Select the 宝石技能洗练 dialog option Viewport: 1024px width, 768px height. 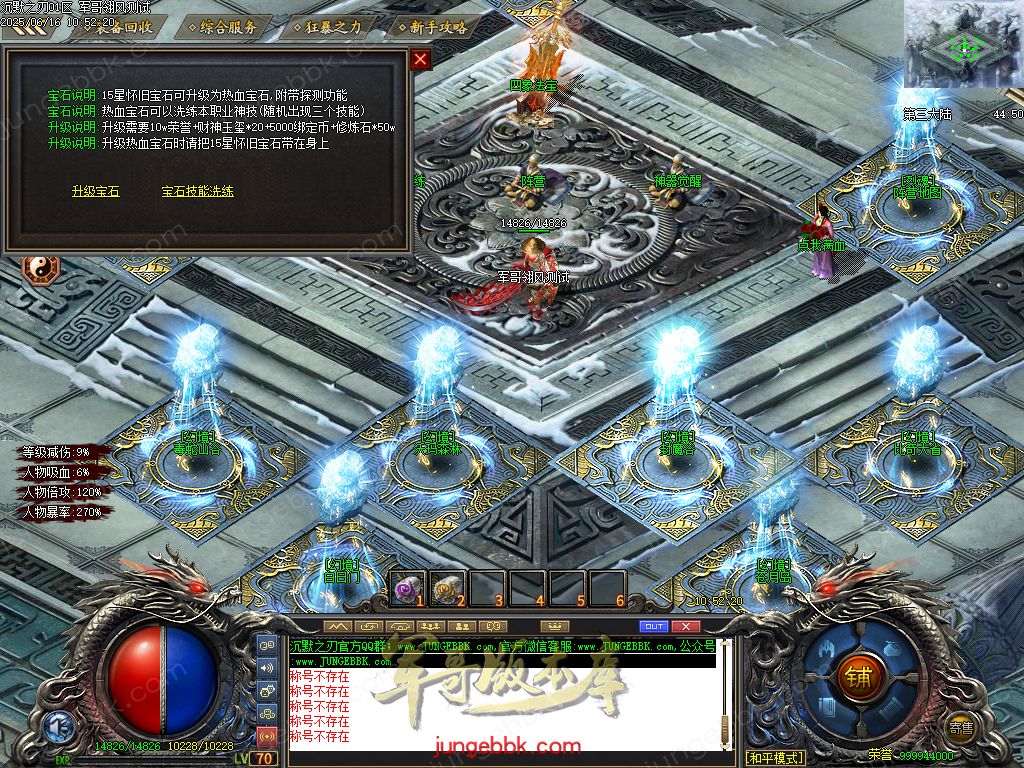197,191
